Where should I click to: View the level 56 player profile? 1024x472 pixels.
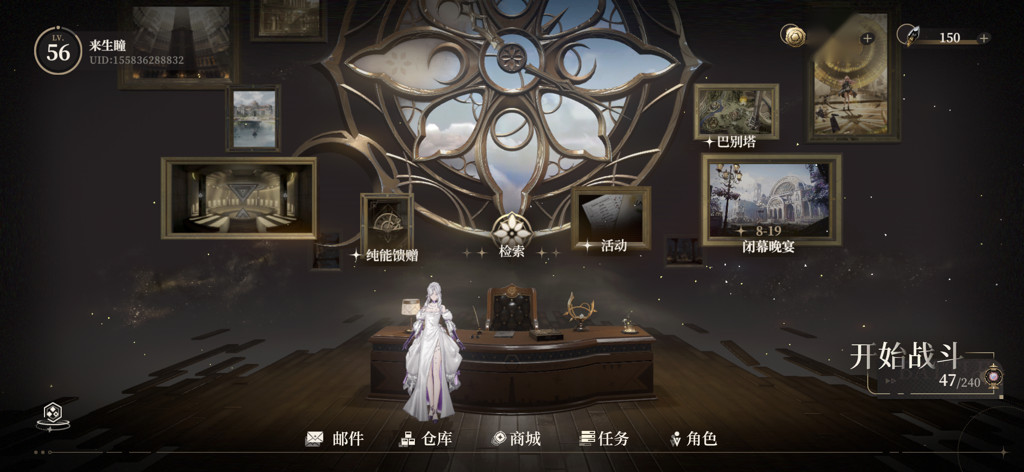[x=58, y=51]
